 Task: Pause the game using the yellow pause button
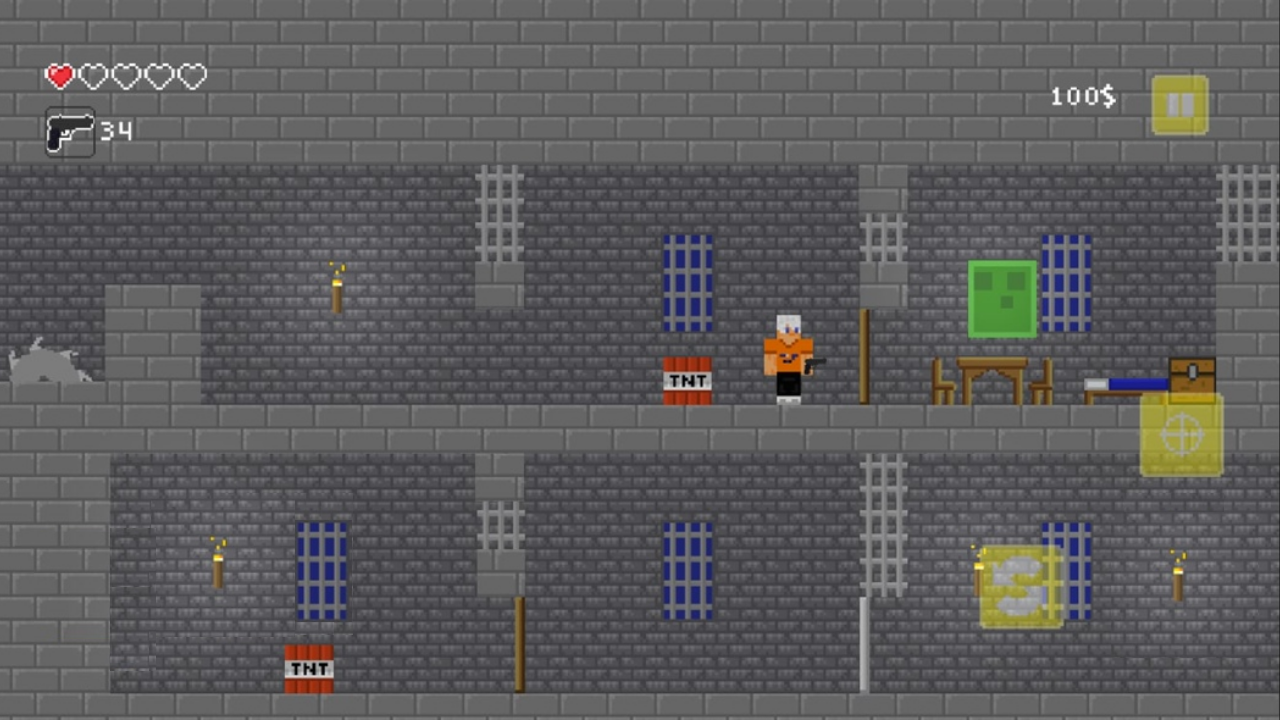pyautogui.click(x=1180, y=103)
